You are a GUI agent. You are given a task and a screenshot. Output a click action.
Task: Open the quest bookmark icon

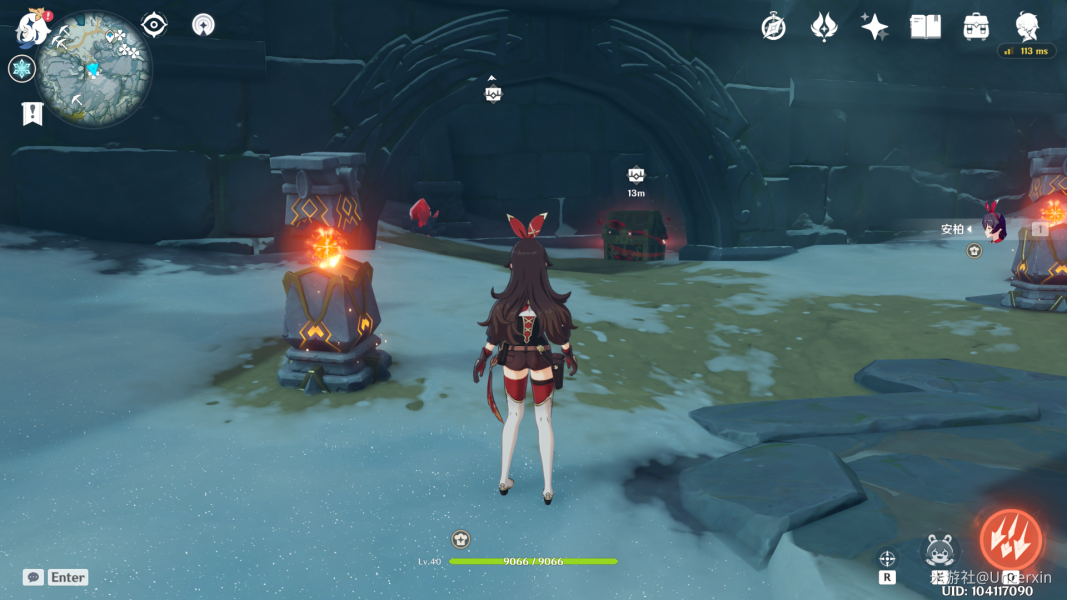(x=32, y=113)
